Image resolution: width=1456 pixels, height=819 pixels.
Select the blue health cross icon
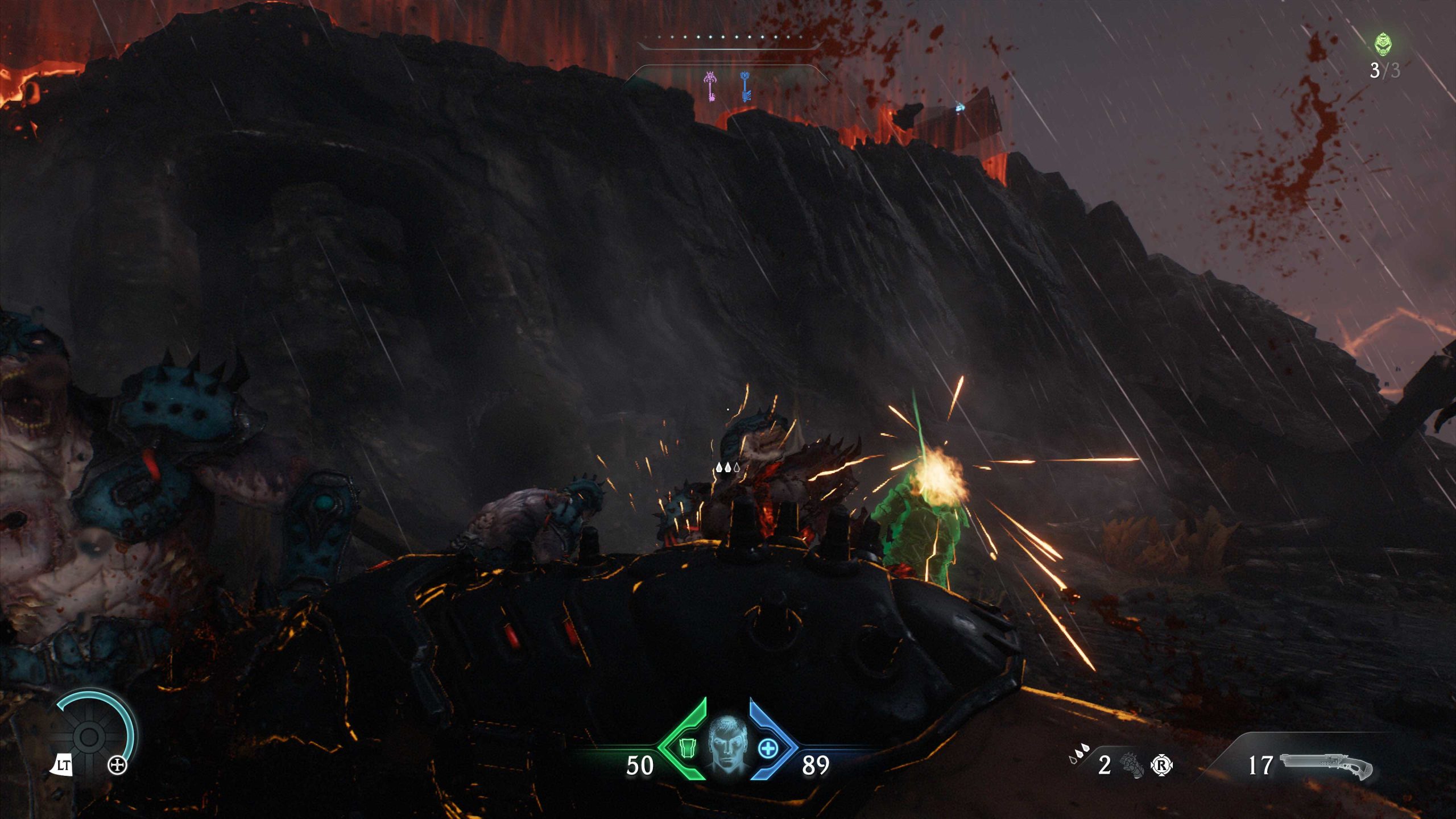pyautogui.click(x=768, y=748)
